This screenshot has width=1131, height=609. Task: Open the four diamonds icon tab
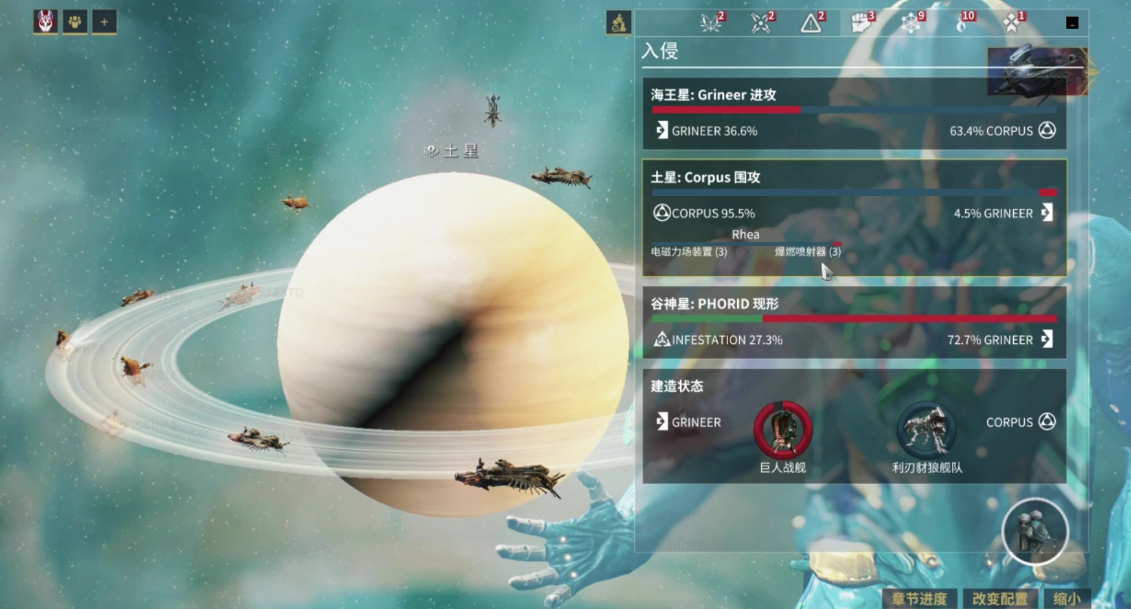click(x=1011, y=23)
